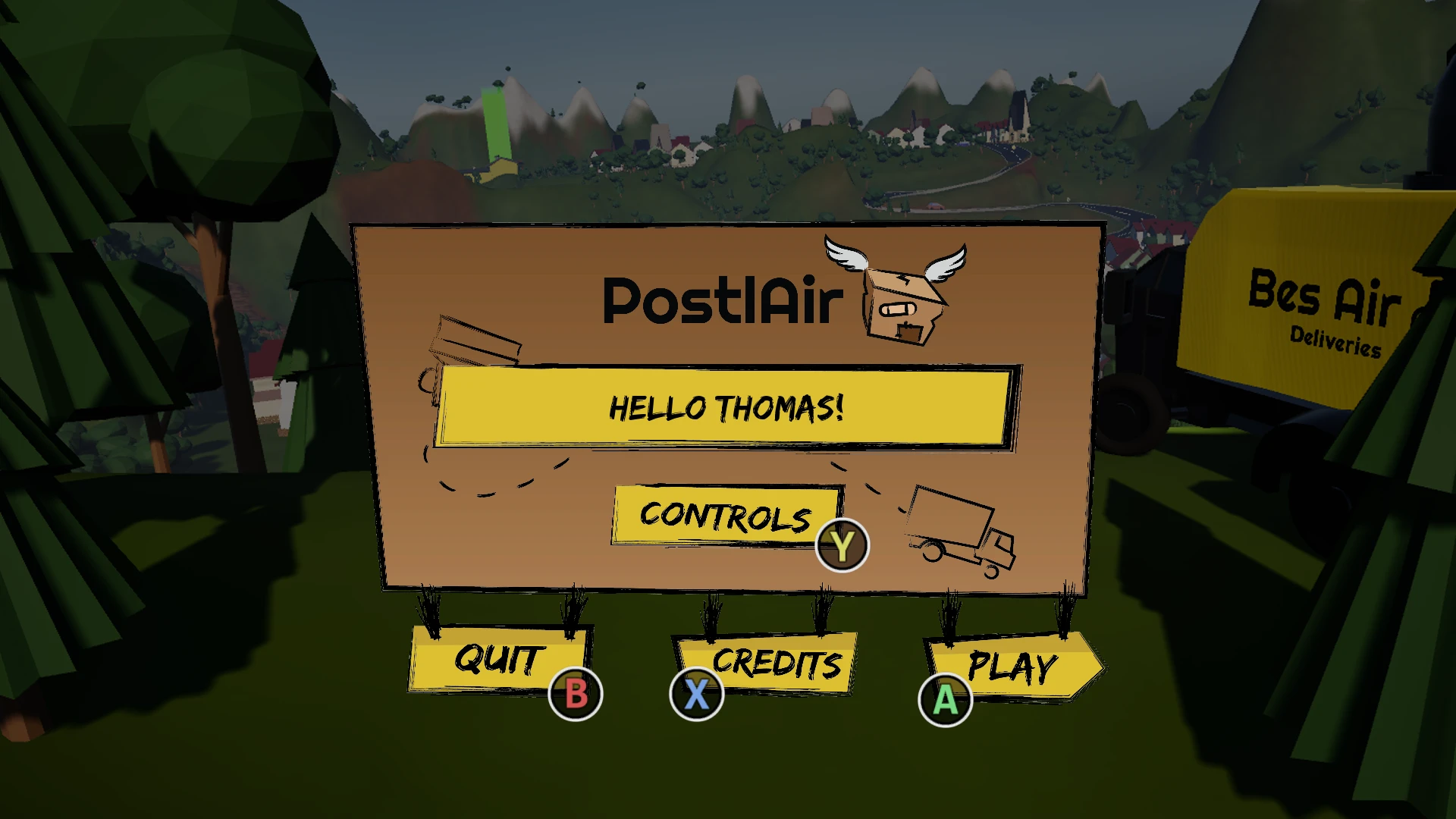Start the game with the Play arrow sign

[1012, 667]
